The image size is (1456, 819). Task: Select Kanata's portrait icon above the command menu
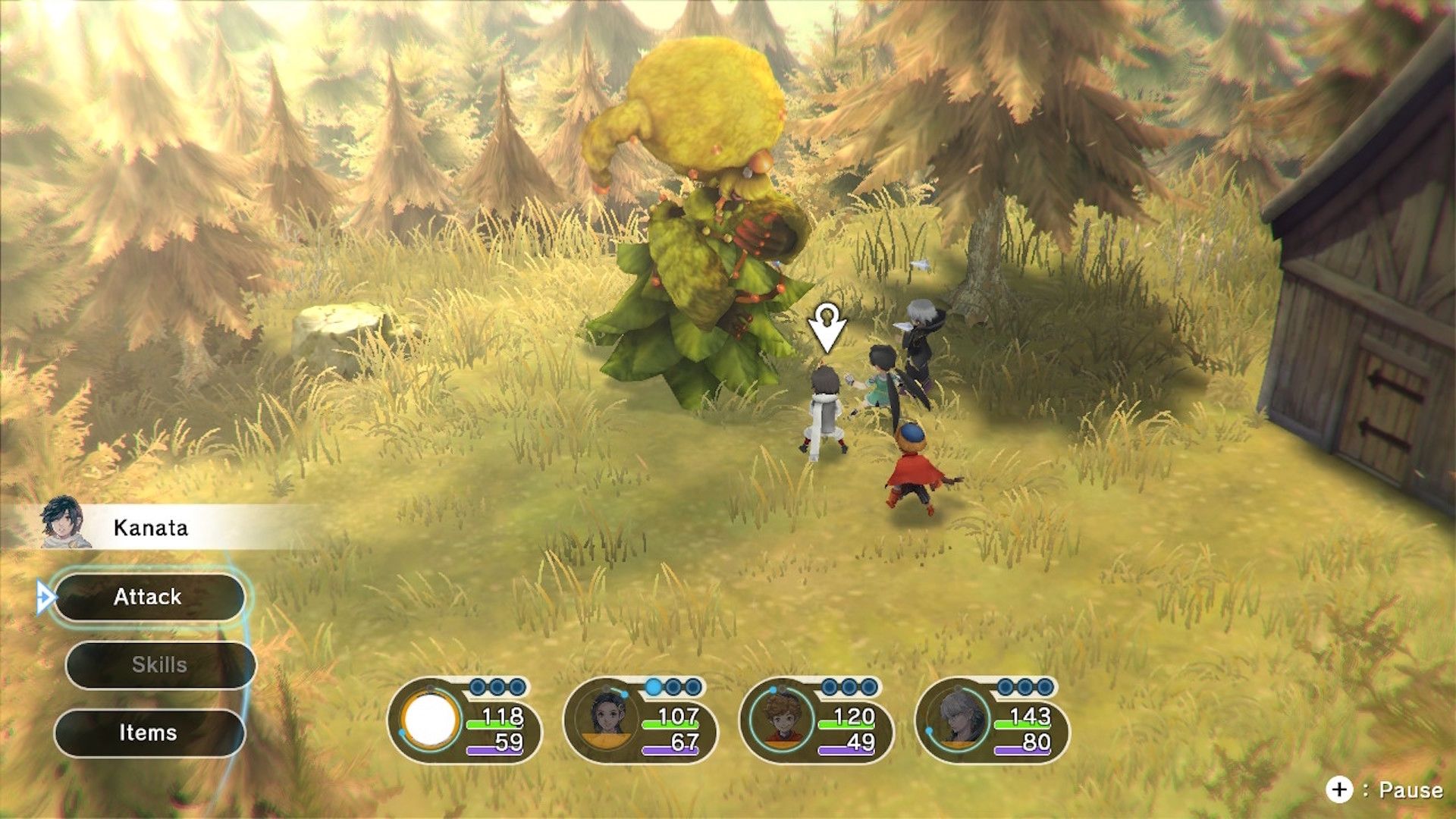coord(64,523)
